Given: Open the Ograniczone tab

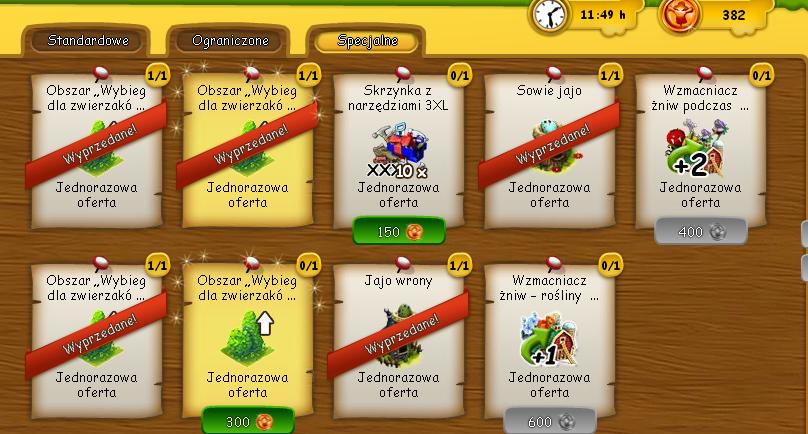Looking at the screenshot, I should [x=228, y=41].
